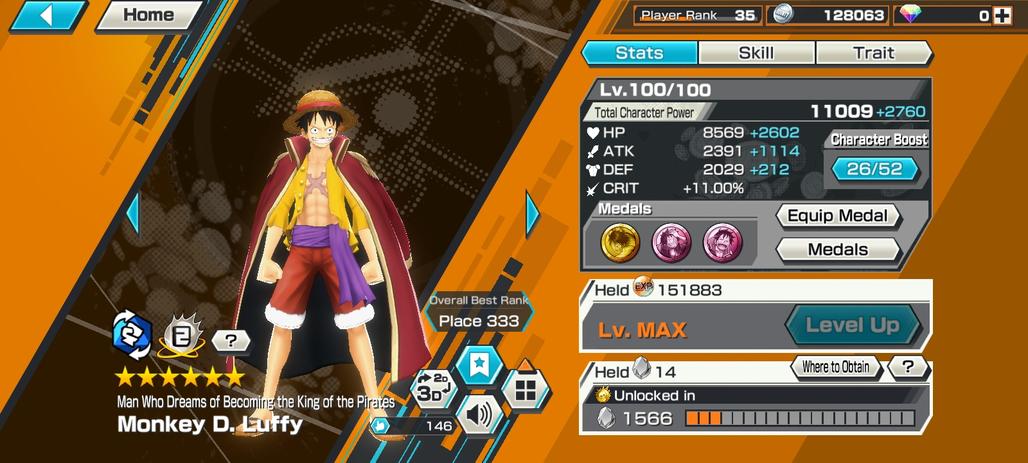Open the four-square grid menu

525,387
